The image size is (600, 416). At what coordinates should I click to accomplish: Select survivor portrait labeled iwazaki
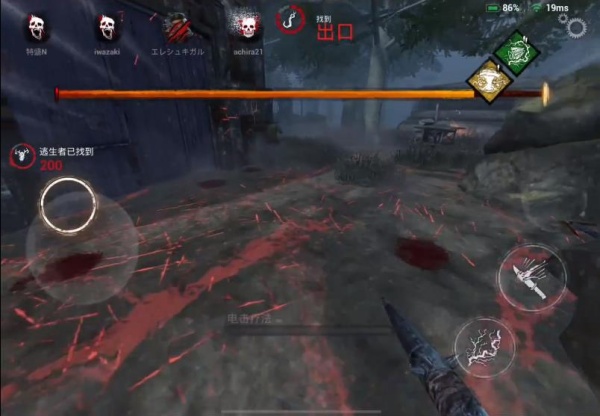[x=109, y=26]
